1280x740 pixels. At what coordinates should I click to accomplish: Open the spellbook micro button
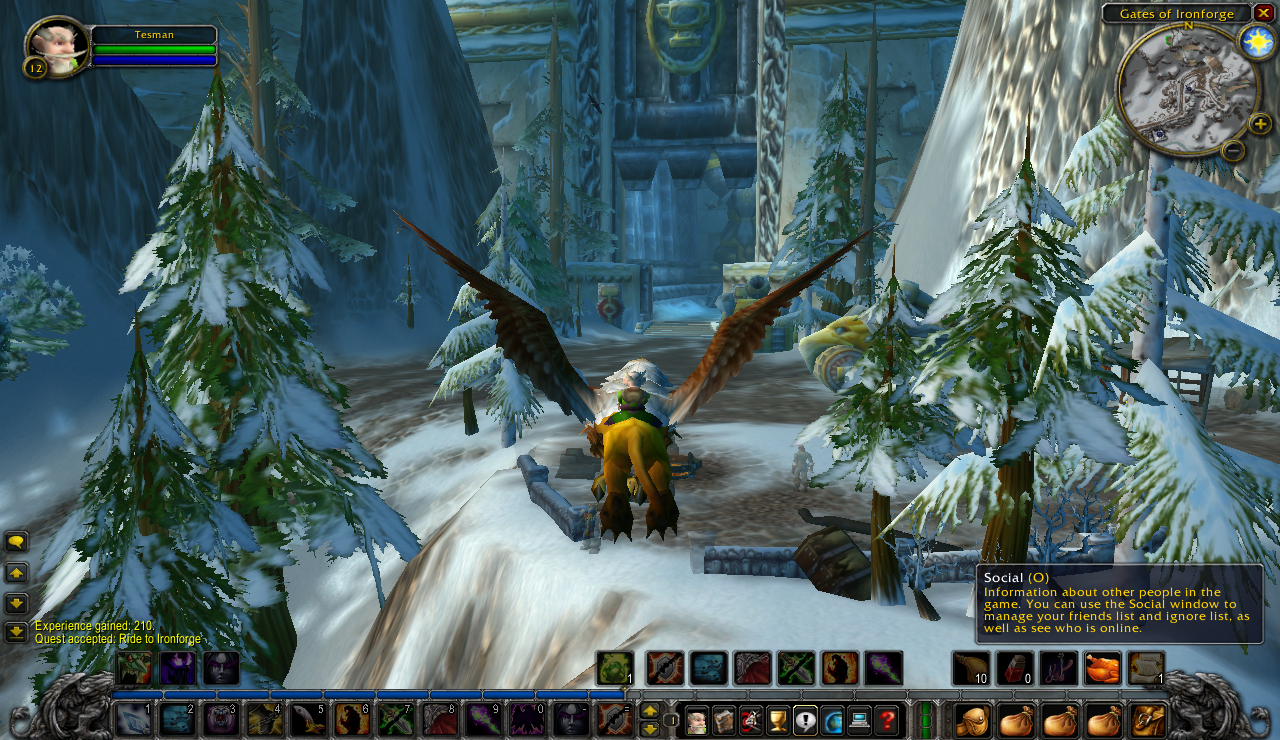pos(724,720)
